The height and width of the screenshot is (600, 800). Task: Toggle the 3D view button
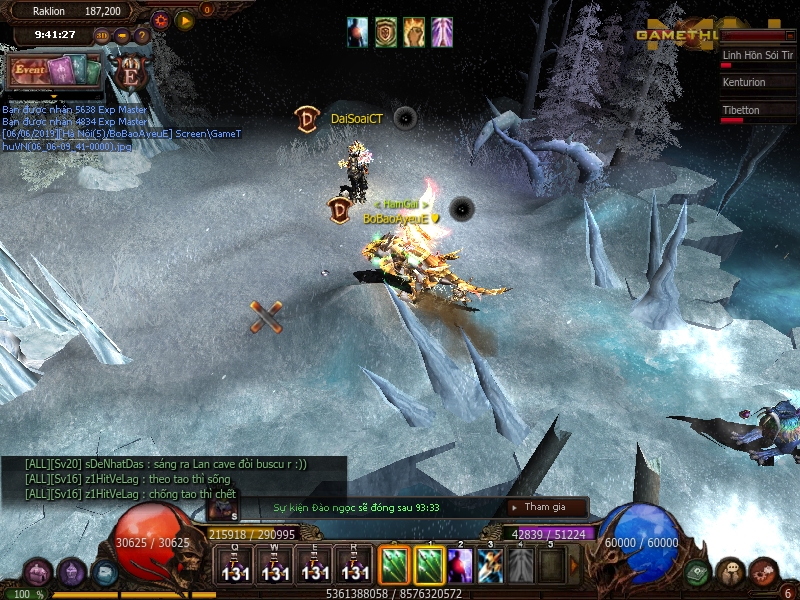tap(102, 36)
